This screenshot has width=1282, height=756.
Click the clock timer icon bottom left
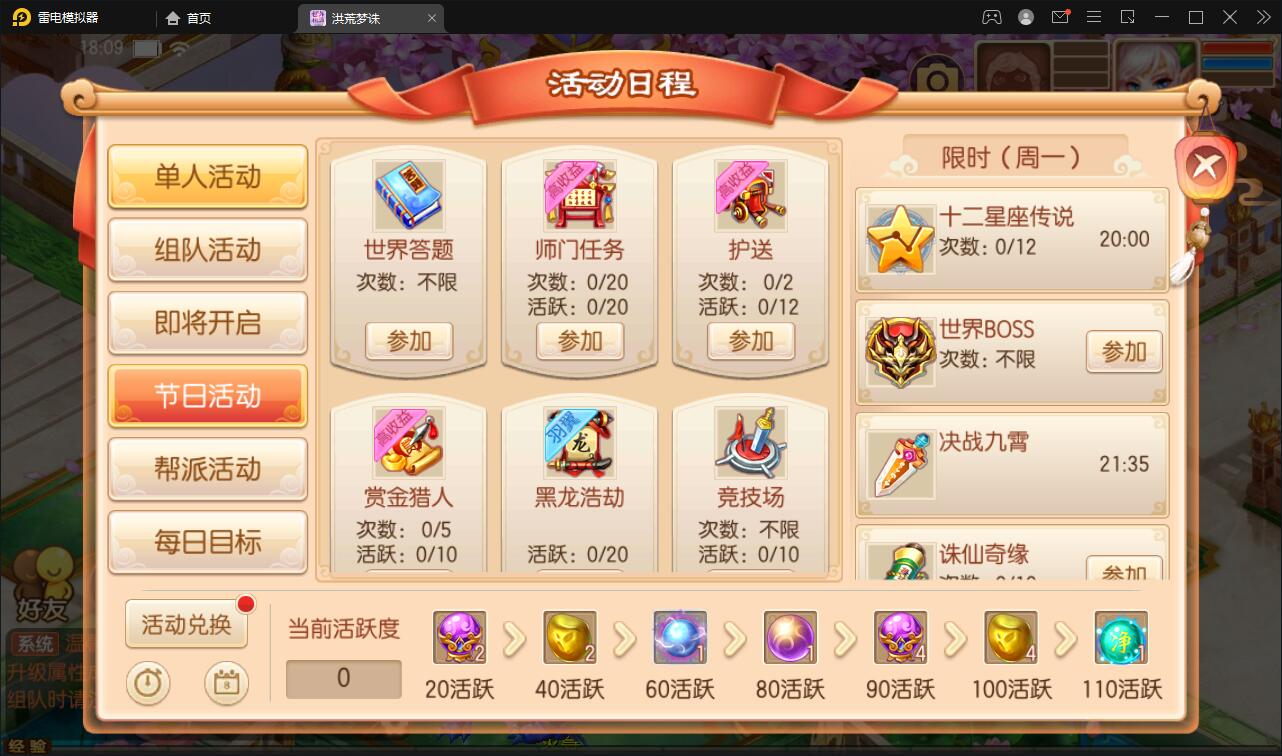pos(148,684)
